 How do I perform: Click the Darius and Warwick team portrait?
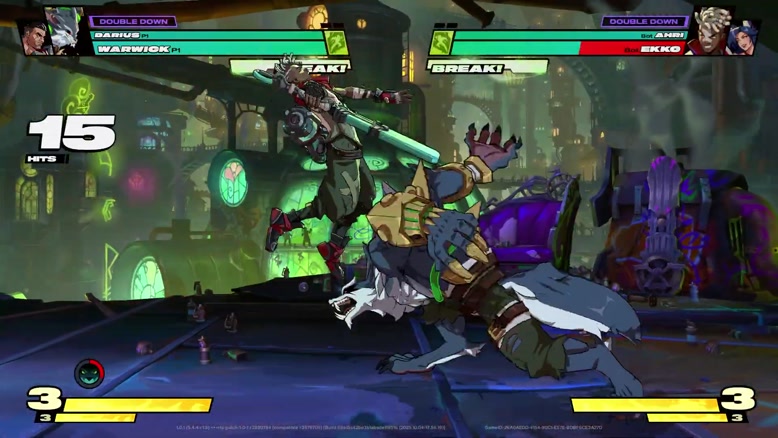tap(52, 34)
